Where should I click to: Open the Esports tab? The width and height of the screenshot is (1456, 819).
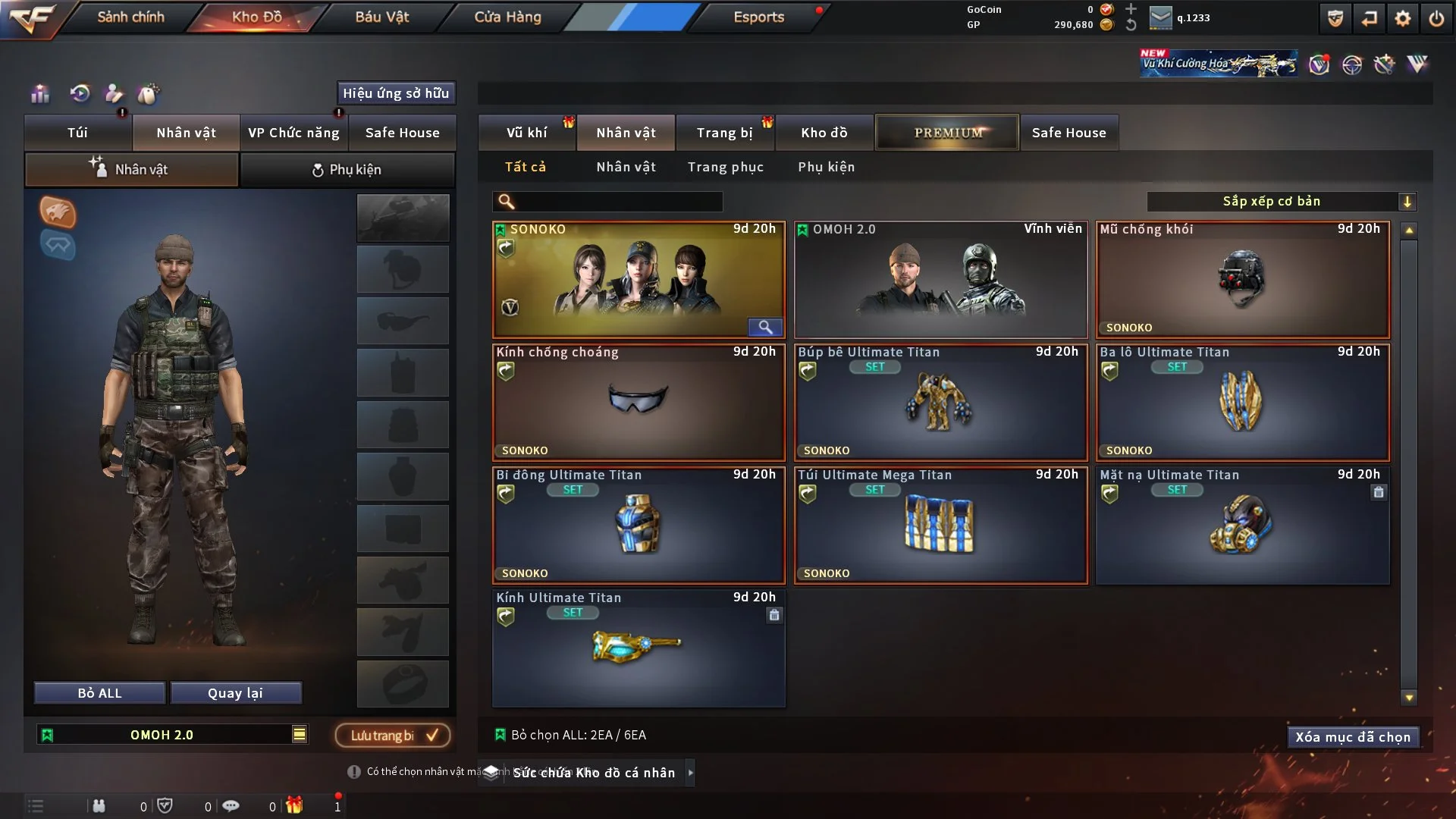point(758,17)
